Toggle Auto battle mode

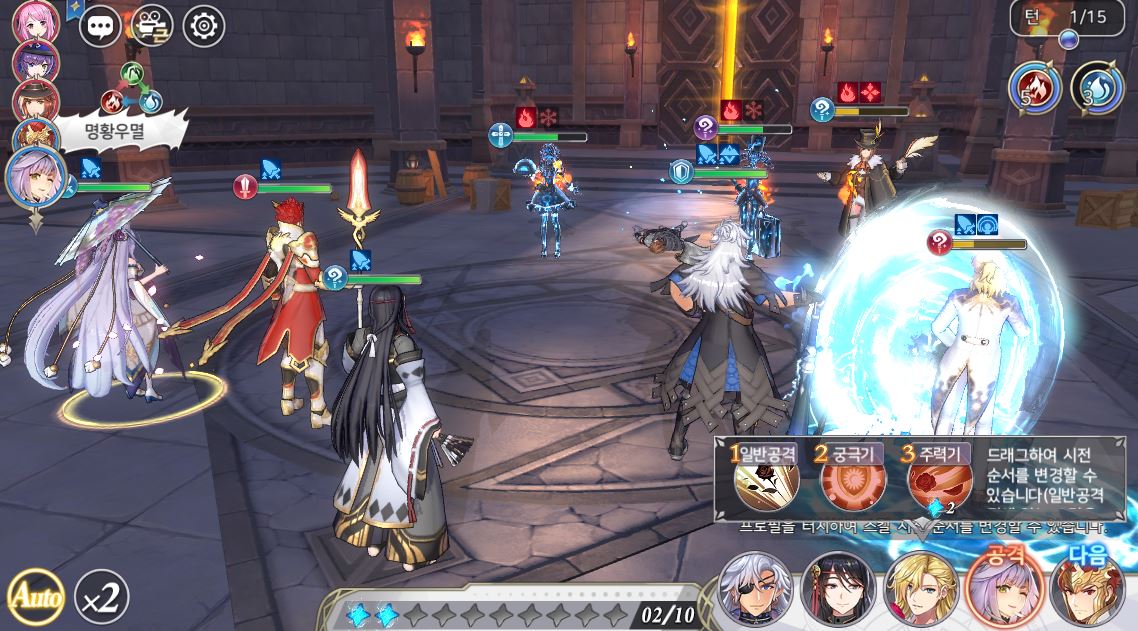(35, 596)
